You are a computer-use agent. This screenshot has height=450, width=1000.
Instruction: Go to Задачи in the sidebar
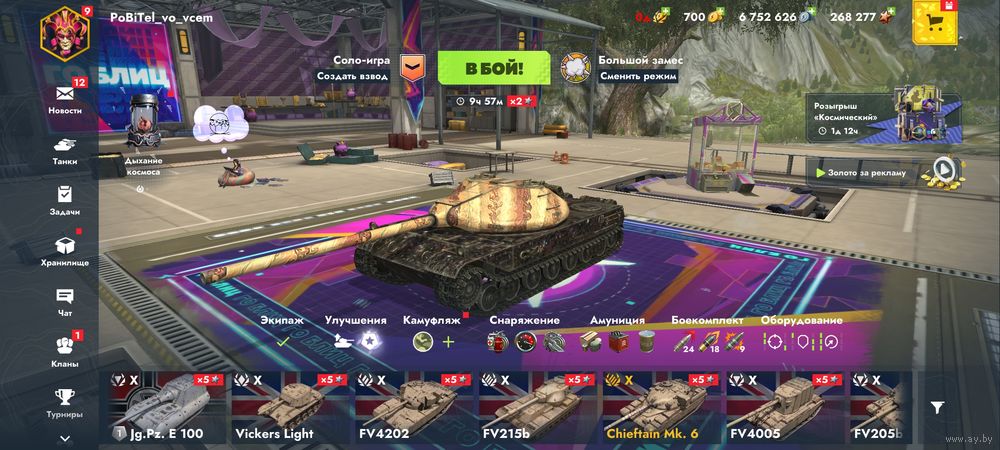[x=65, y=198]
